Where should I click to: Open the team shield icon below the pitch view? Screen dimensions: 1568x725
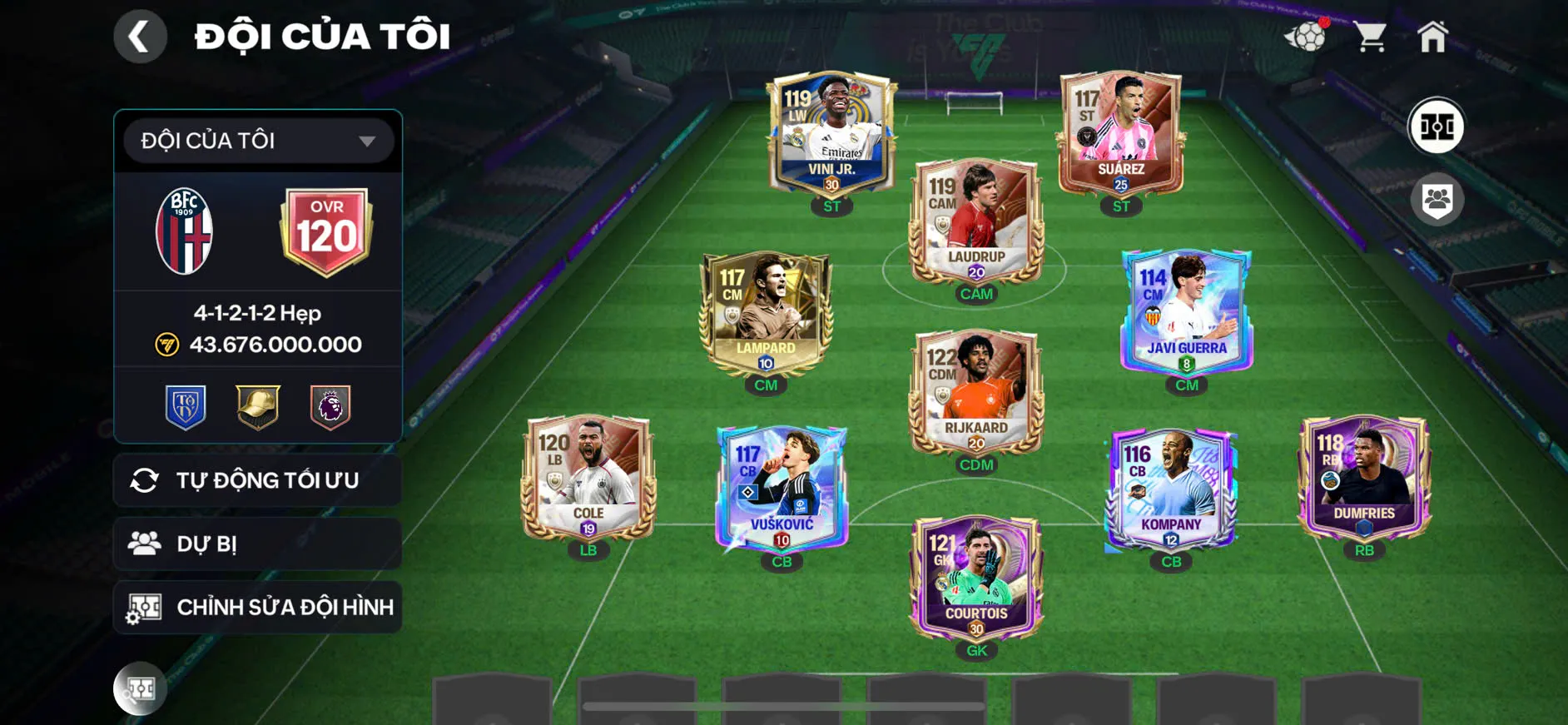pyautogui.click(x=1439, y=198)
